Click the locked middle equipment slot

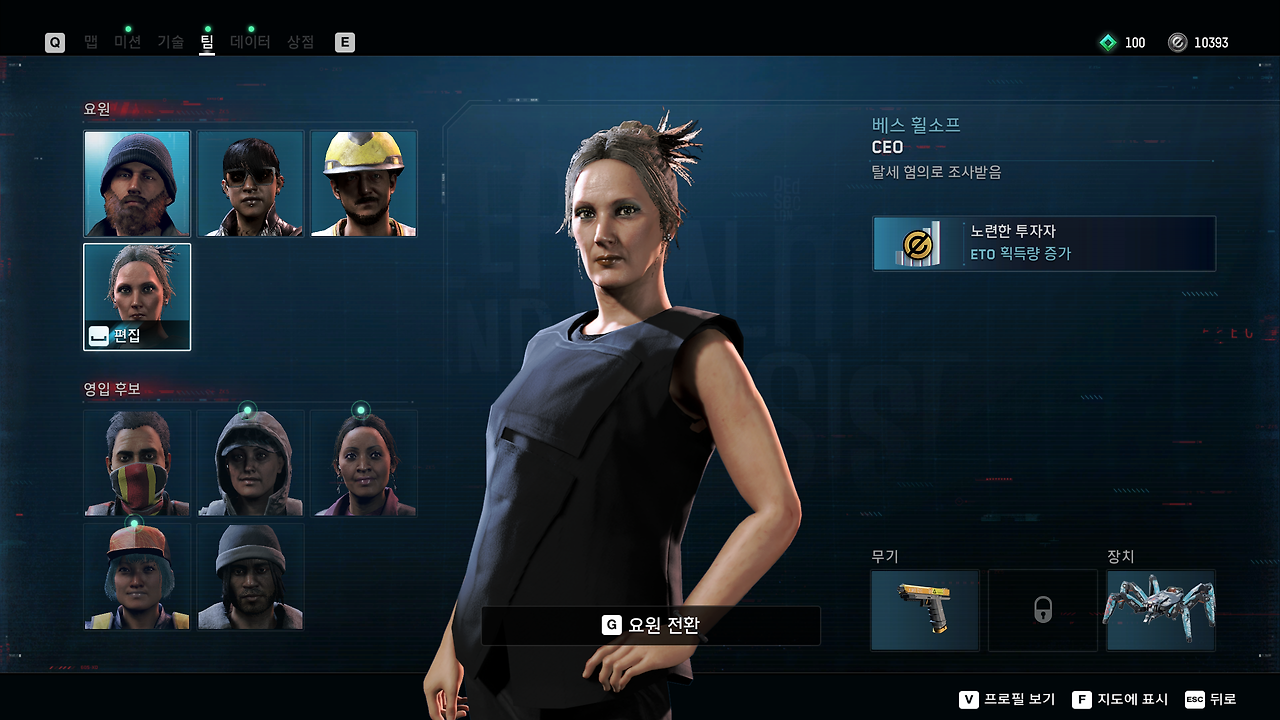point(1042,608)
